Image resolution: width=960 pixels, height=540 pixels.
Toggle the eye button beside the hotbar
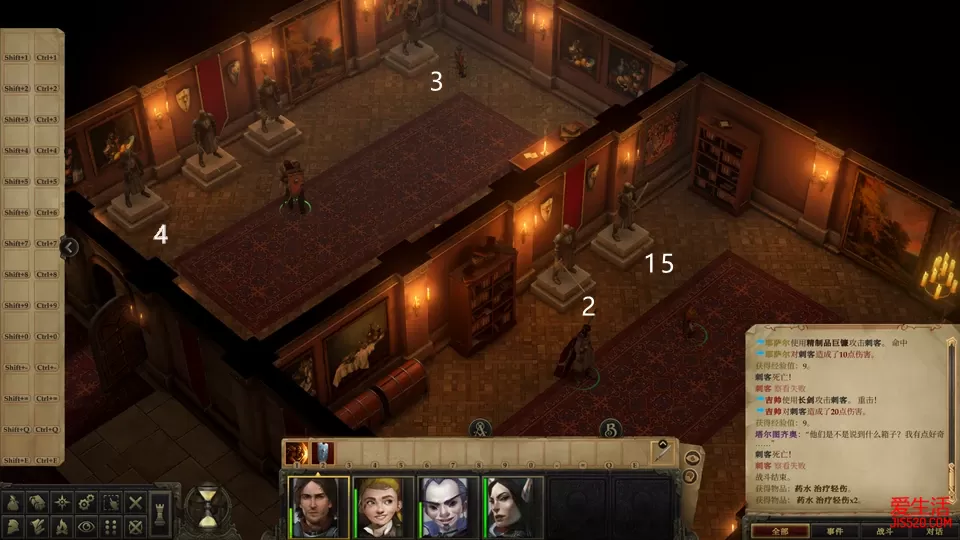[x=692, y=456]
